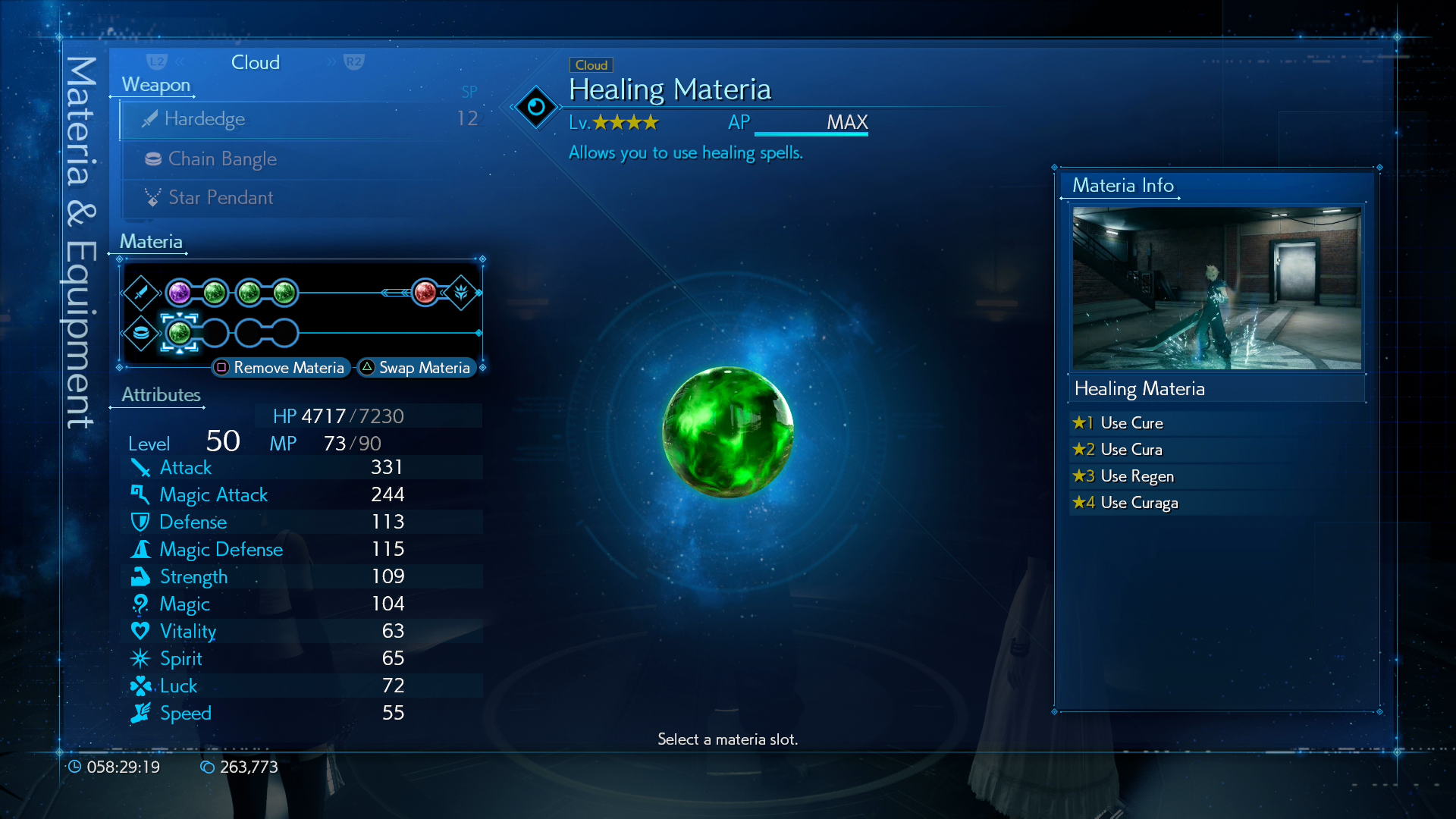Image resolution: width=1456 pixels, height=819 pixels.
Task: Select the purple materia orb
Action: (x=180, y=292)
